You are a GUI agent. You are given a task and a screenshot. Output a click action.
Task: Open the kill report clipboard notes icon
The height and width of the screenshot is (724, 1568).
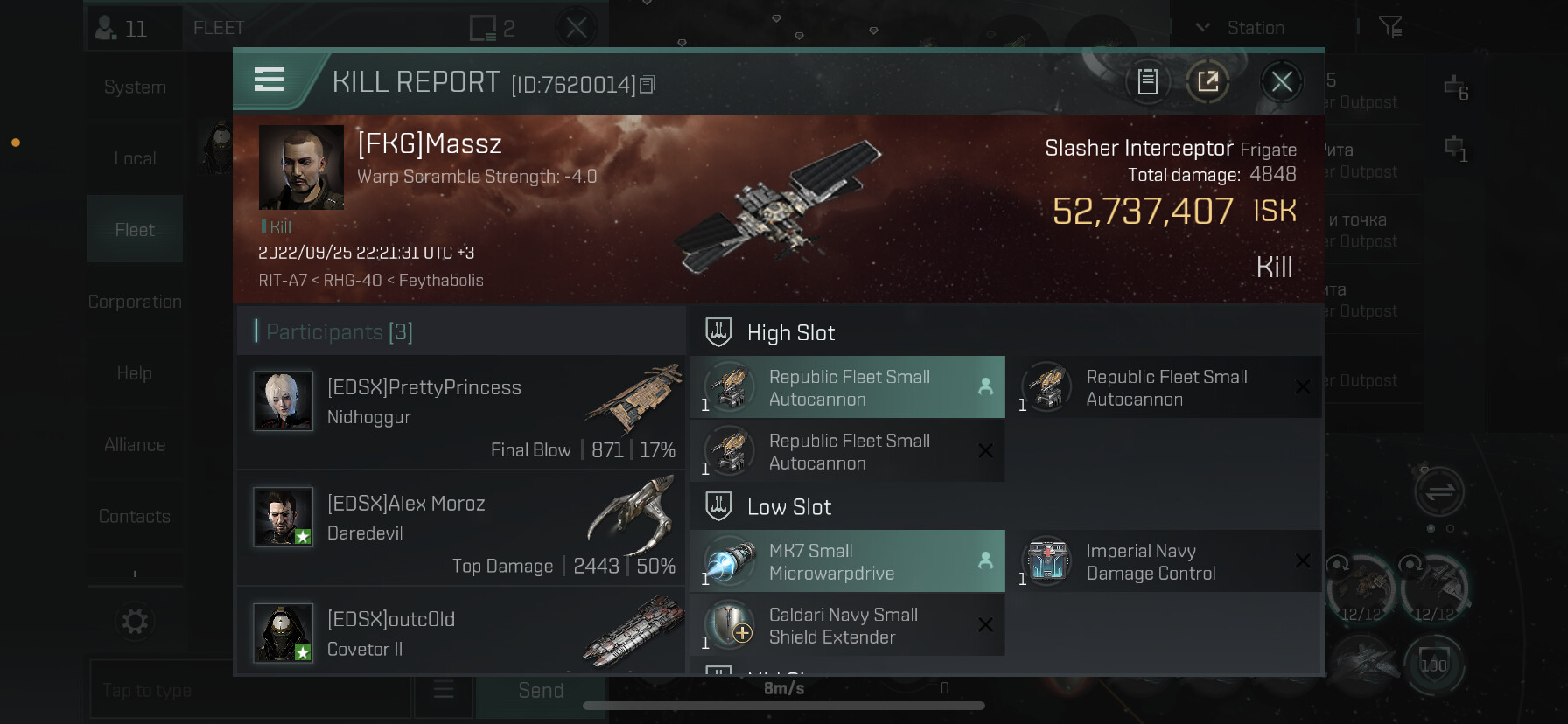pyautogui.click(x=1147, y=82)
